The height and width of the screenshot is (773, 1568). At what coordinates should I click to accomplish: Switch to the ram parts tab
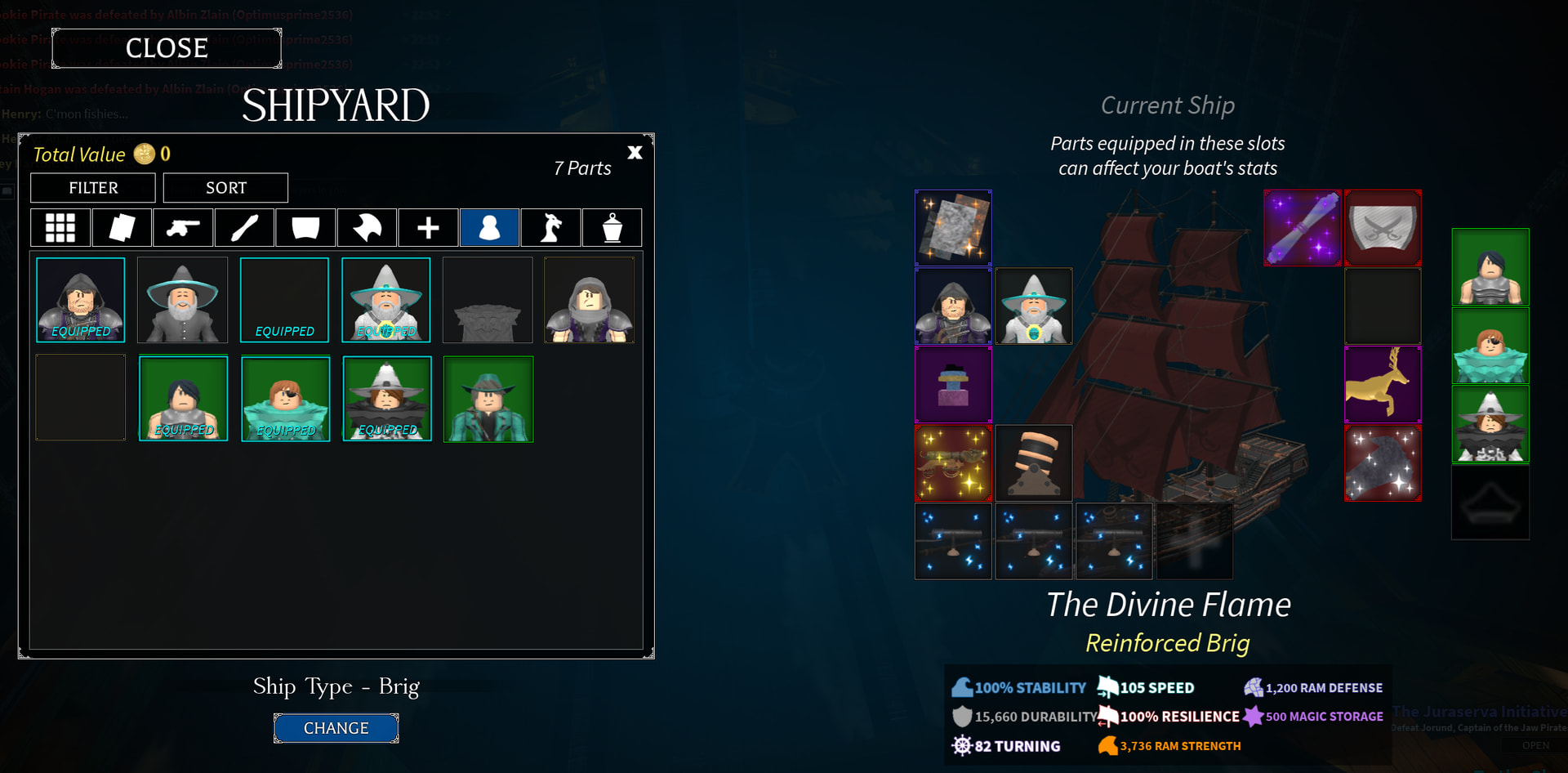[x=367, y=227]
